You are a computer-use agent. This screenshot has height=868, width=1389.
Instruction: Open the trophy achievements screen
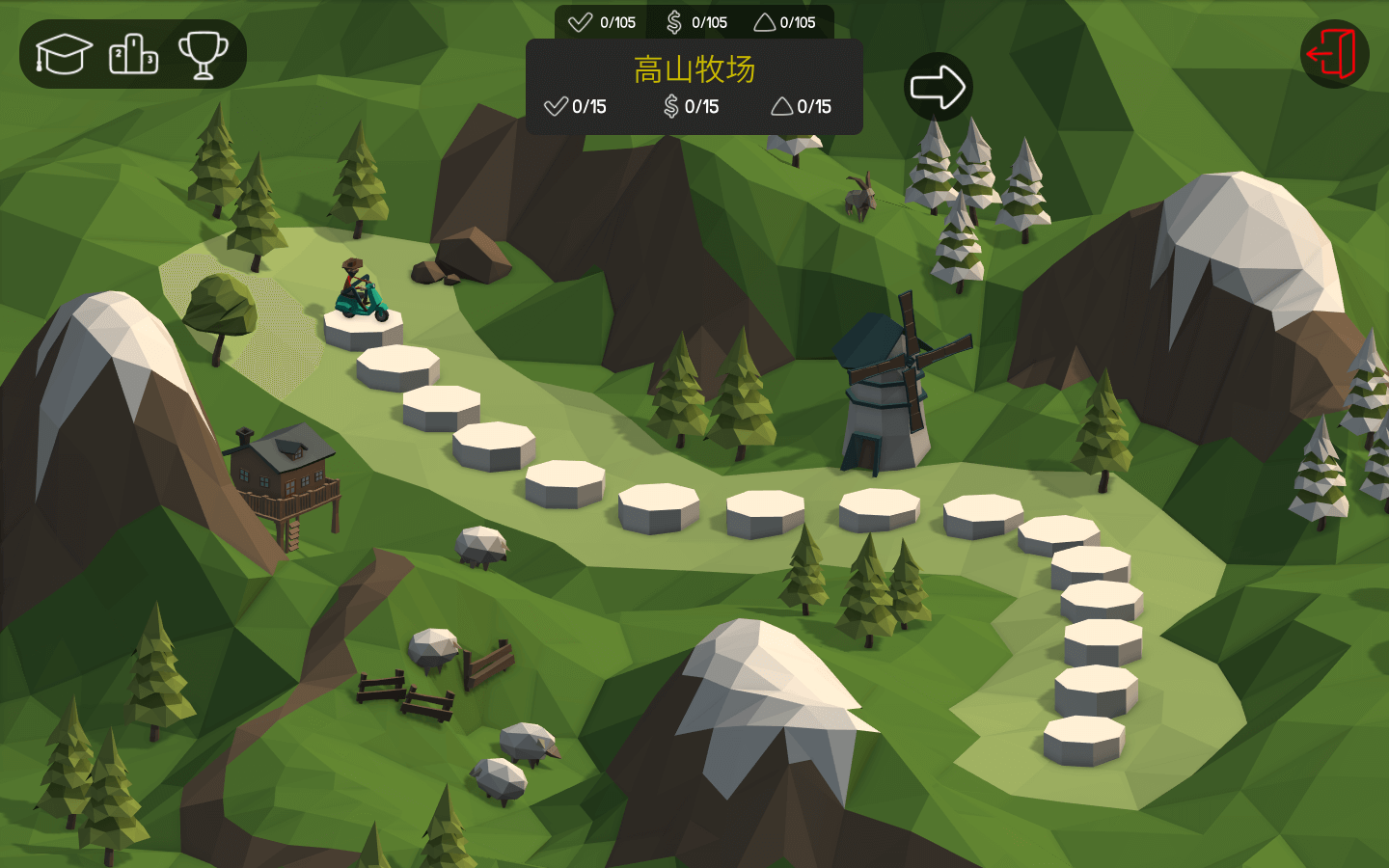[x=203, y=54]
